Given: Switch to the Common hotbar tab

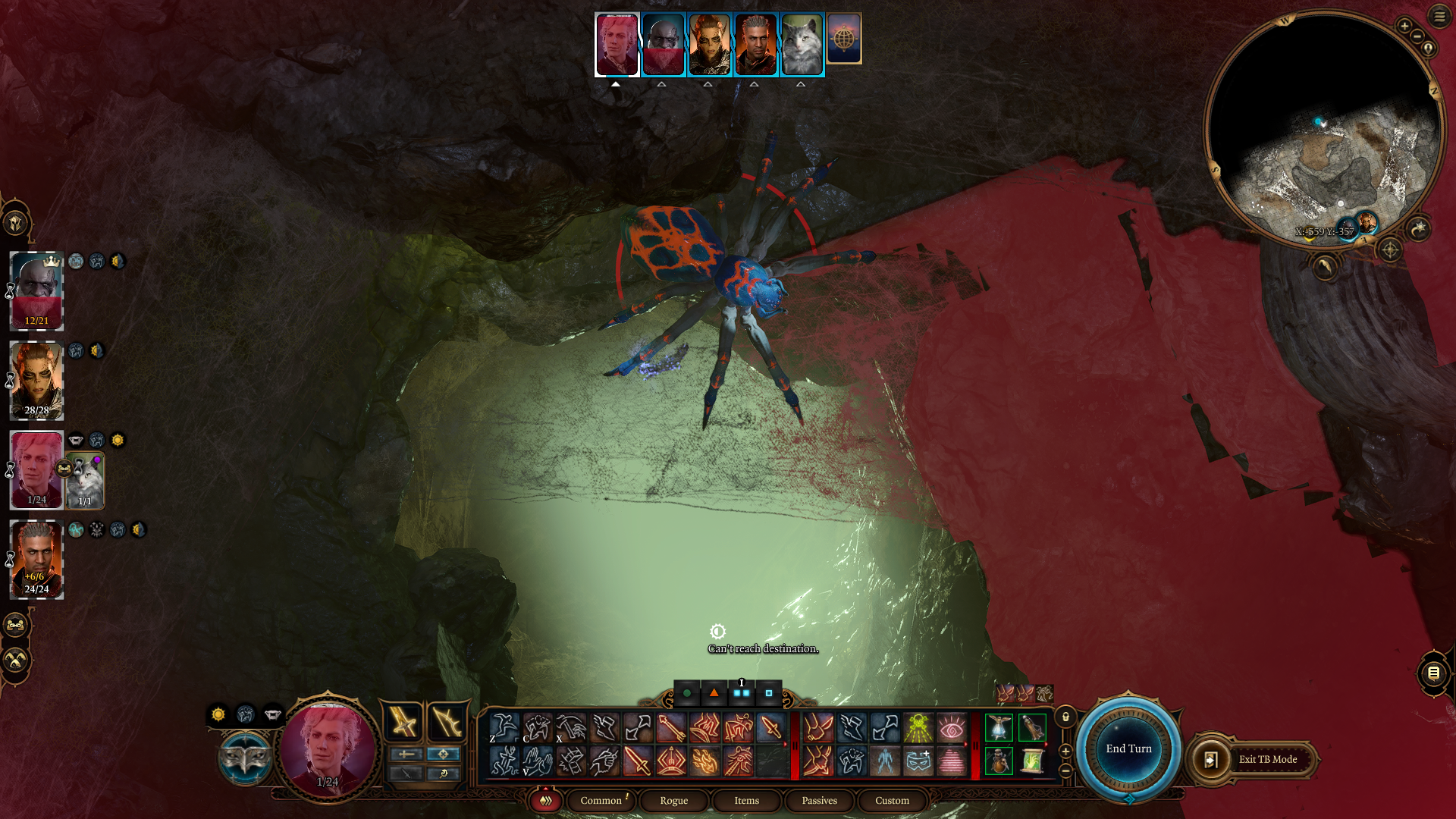Looking at the screenshot, I should click(601, 800).
